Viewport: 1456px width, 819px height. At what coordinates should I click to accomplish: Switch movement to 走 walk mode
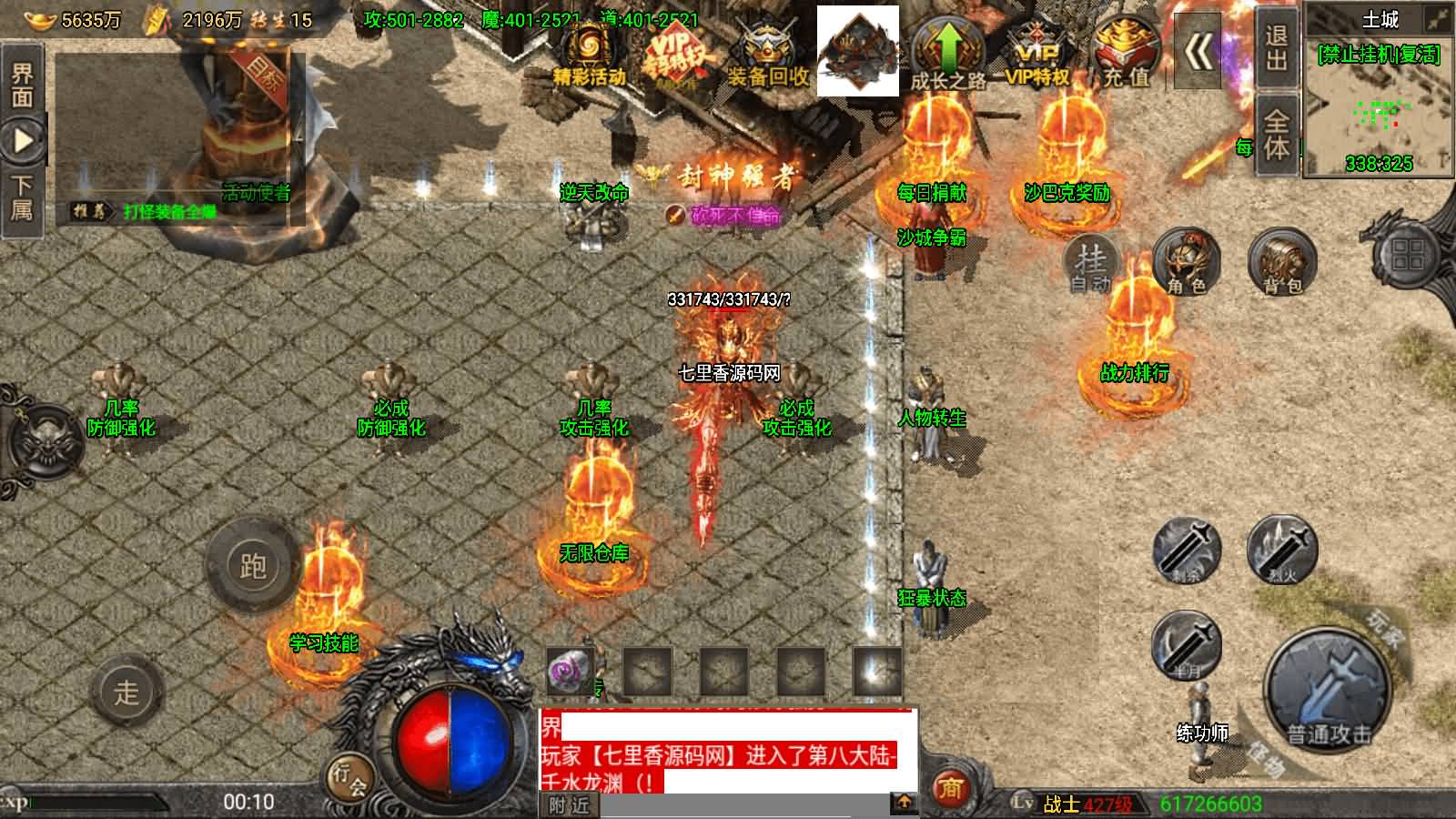(127, 692)
